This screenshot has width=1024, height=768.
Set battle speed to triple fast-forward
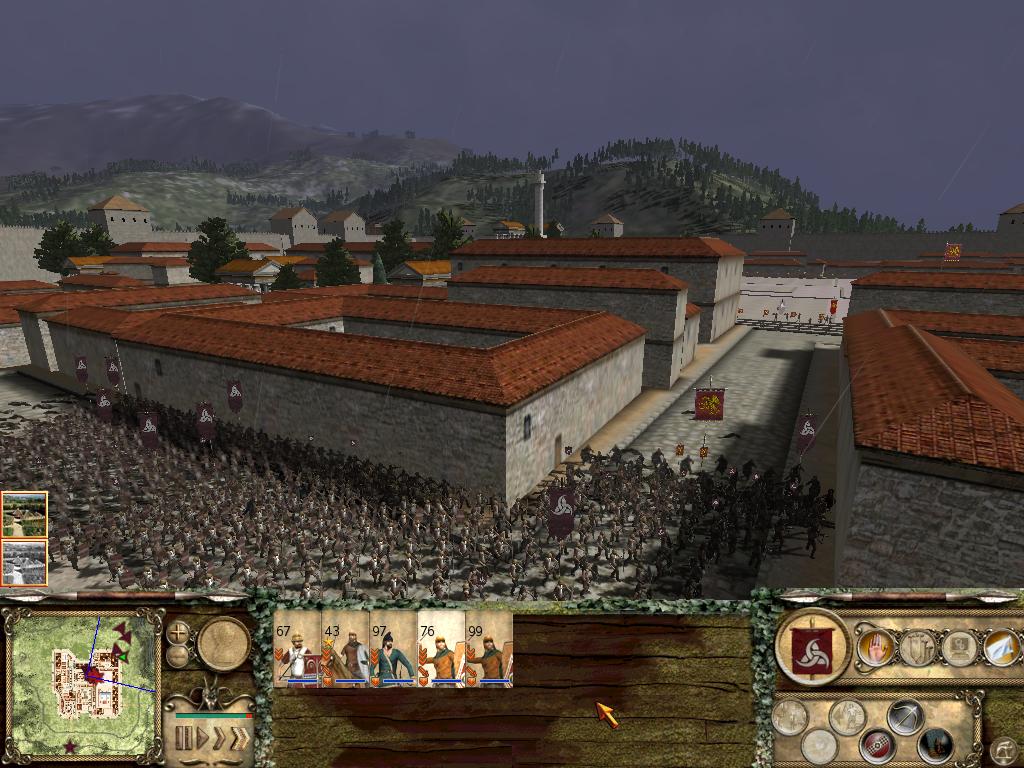pyautogui.click(x=239, y=739)
